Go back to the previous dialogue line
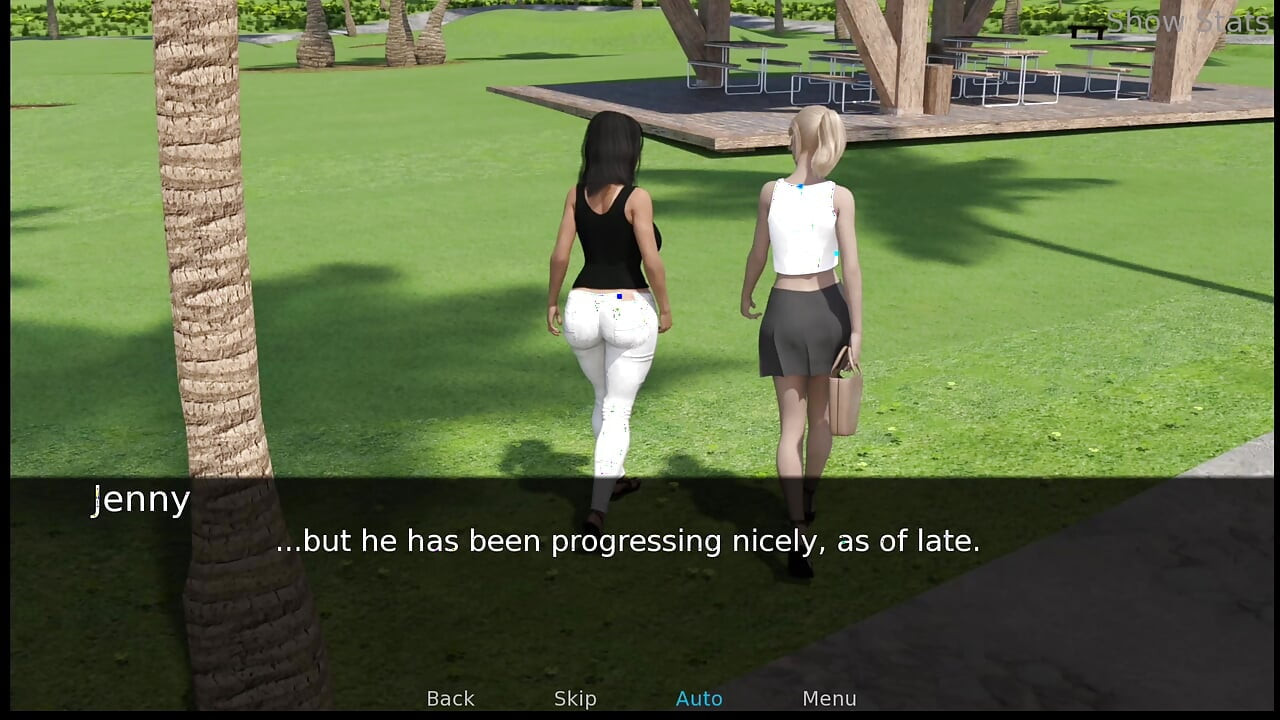This screenshot has height=720, width=1280. coord(450,699)
